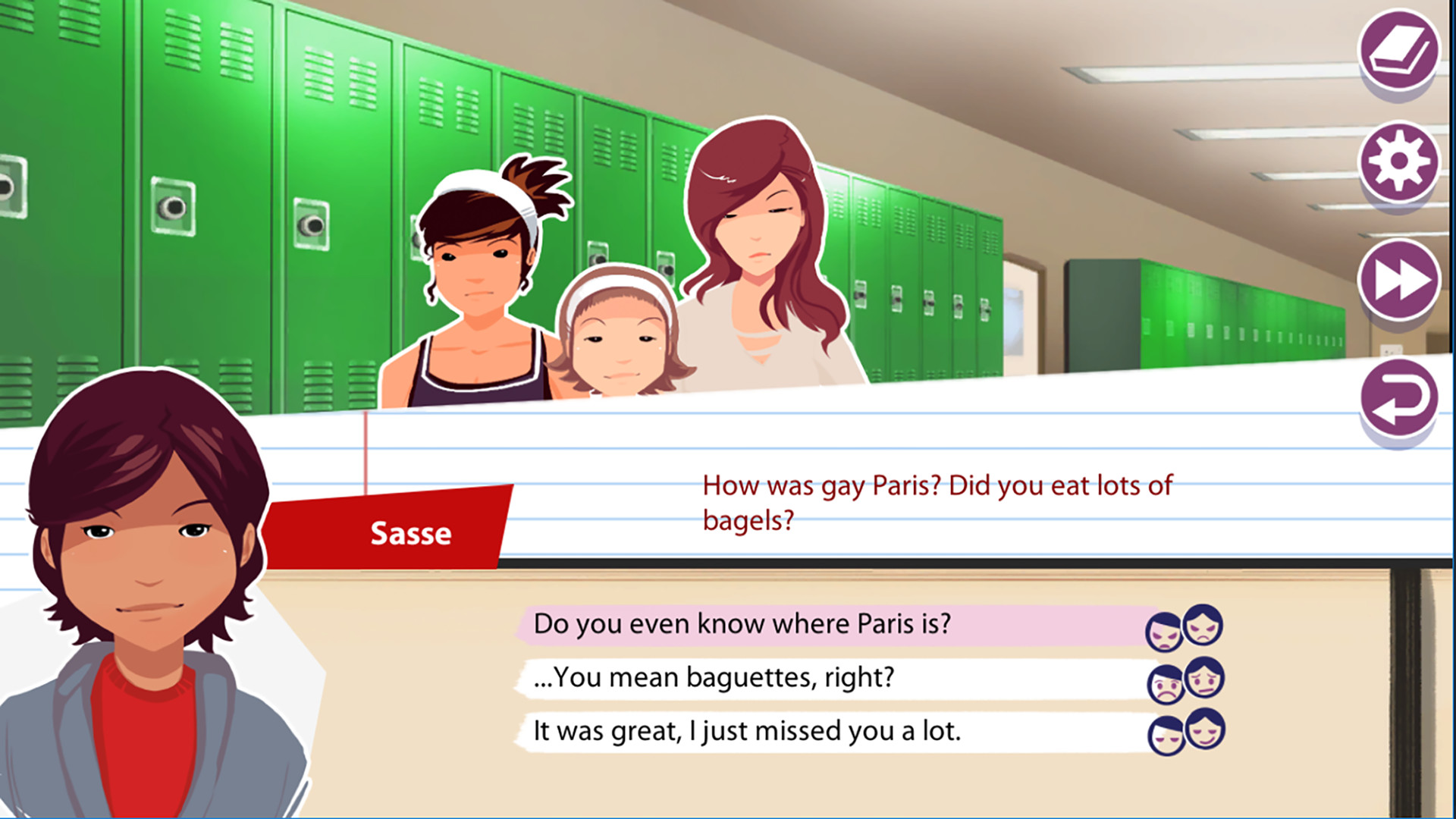Viewport: 1456px width, 819px height.
Task: Select "...You mean baguettes, right?"
Action: click(717, 679)
